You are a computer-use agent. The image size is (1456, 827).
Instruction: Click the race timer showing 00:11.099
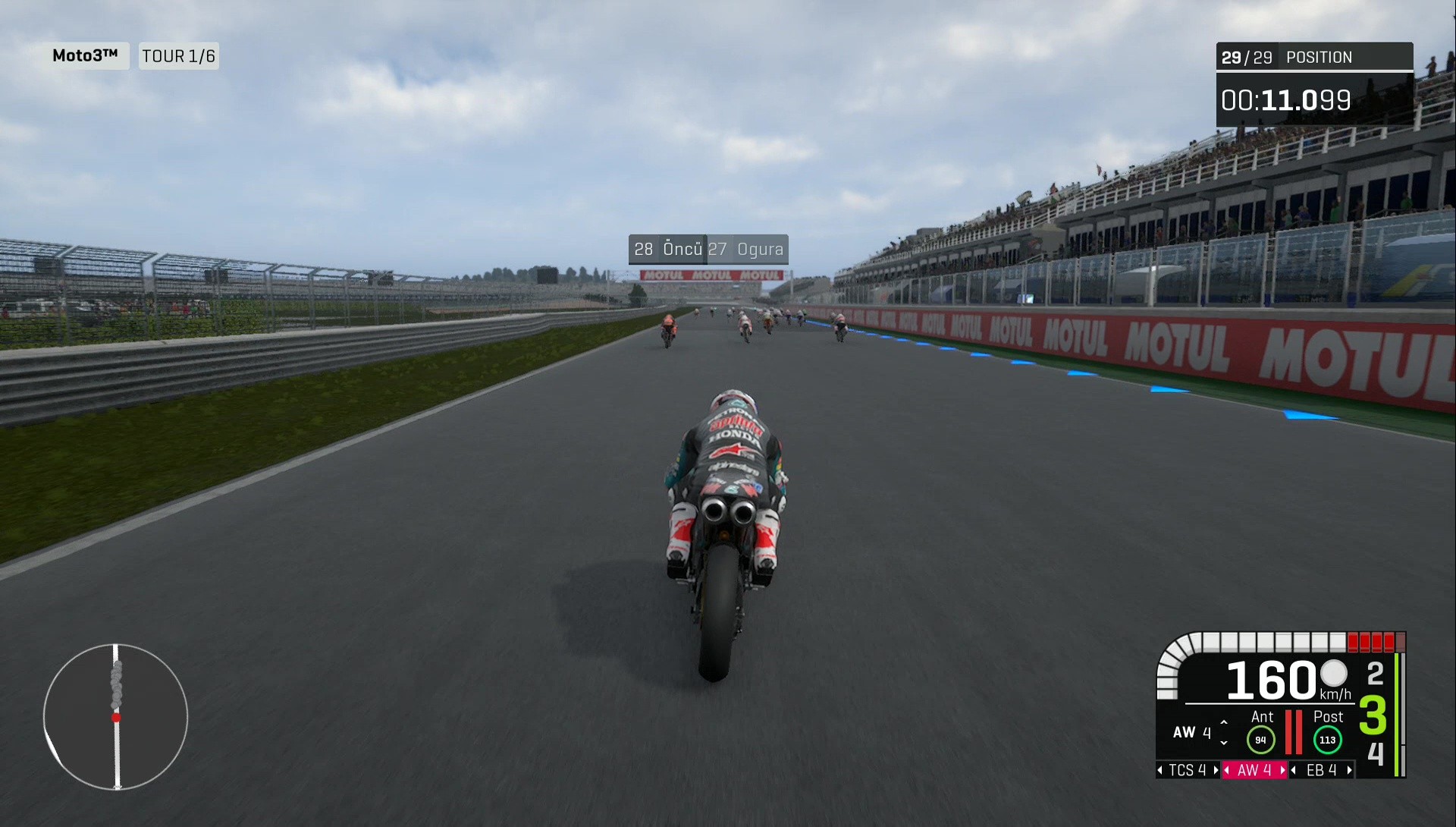click(x=1287, y=99)
